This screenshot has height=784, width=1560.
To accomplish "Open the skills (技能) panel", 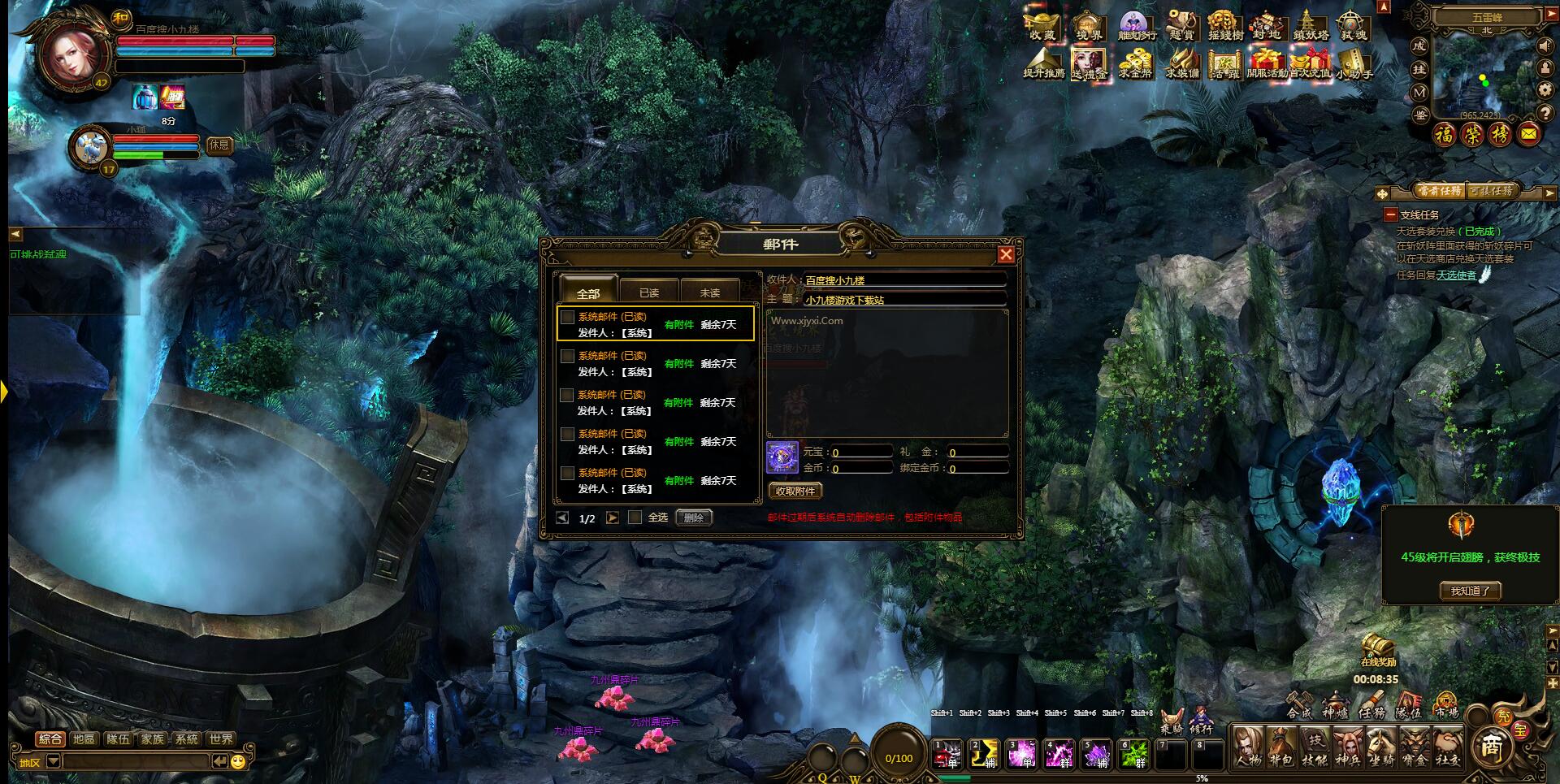I will [x=1315, y=747].
